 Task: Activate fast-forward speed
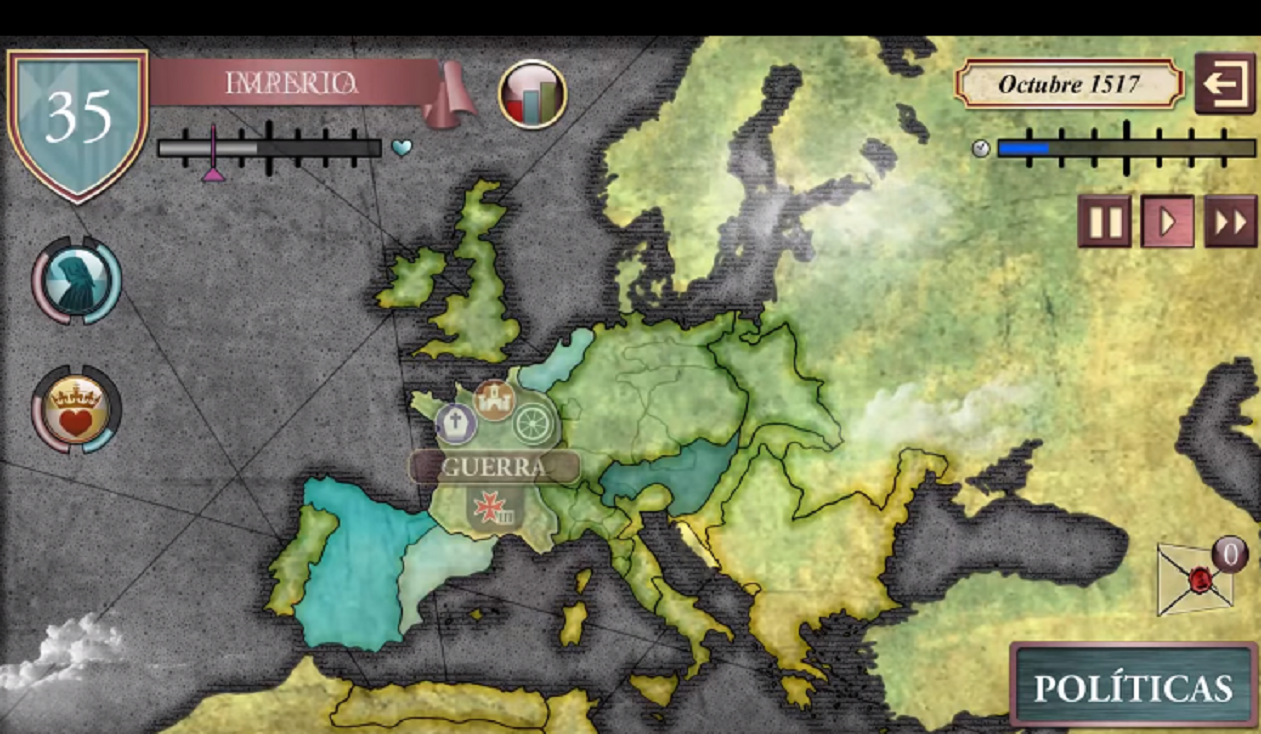click(1230, 221)
